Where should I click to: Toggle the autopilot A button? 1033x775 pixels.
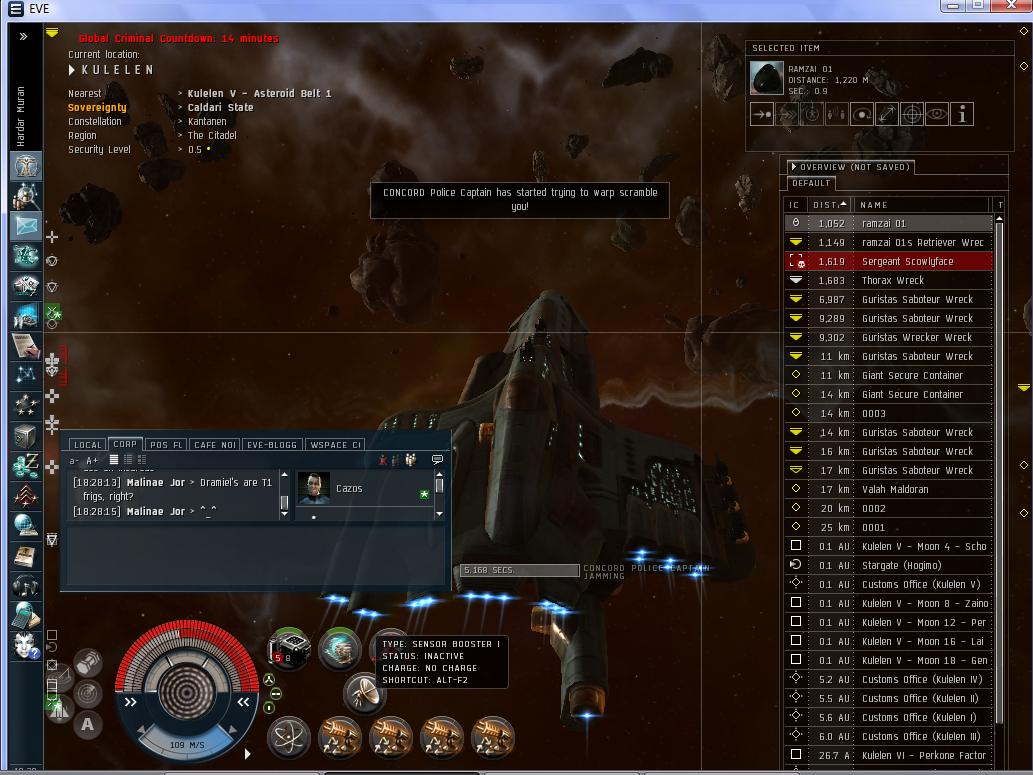coord(88,725)
